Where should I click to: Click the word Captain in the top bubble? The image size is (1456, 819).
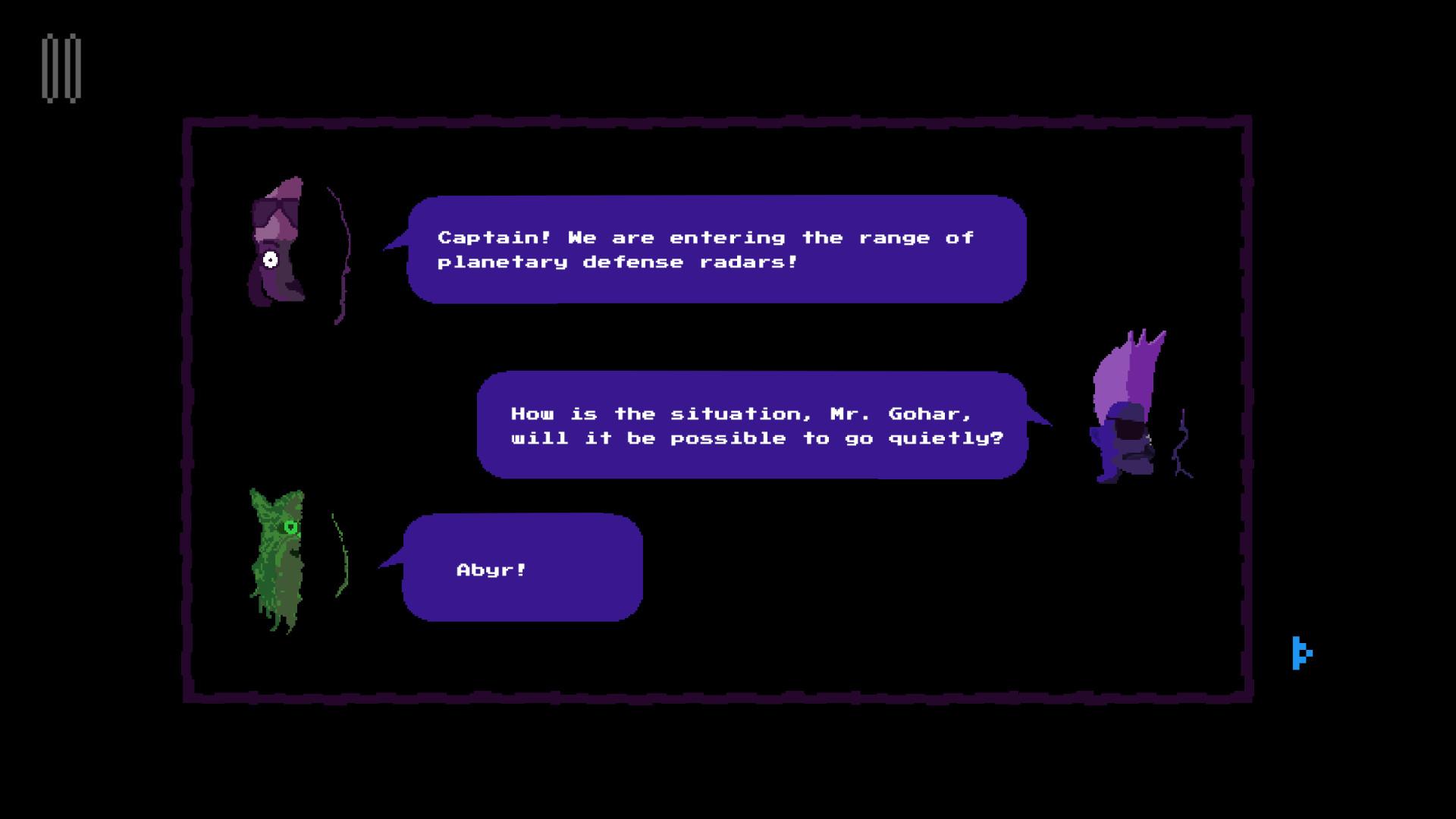(490, 237)
